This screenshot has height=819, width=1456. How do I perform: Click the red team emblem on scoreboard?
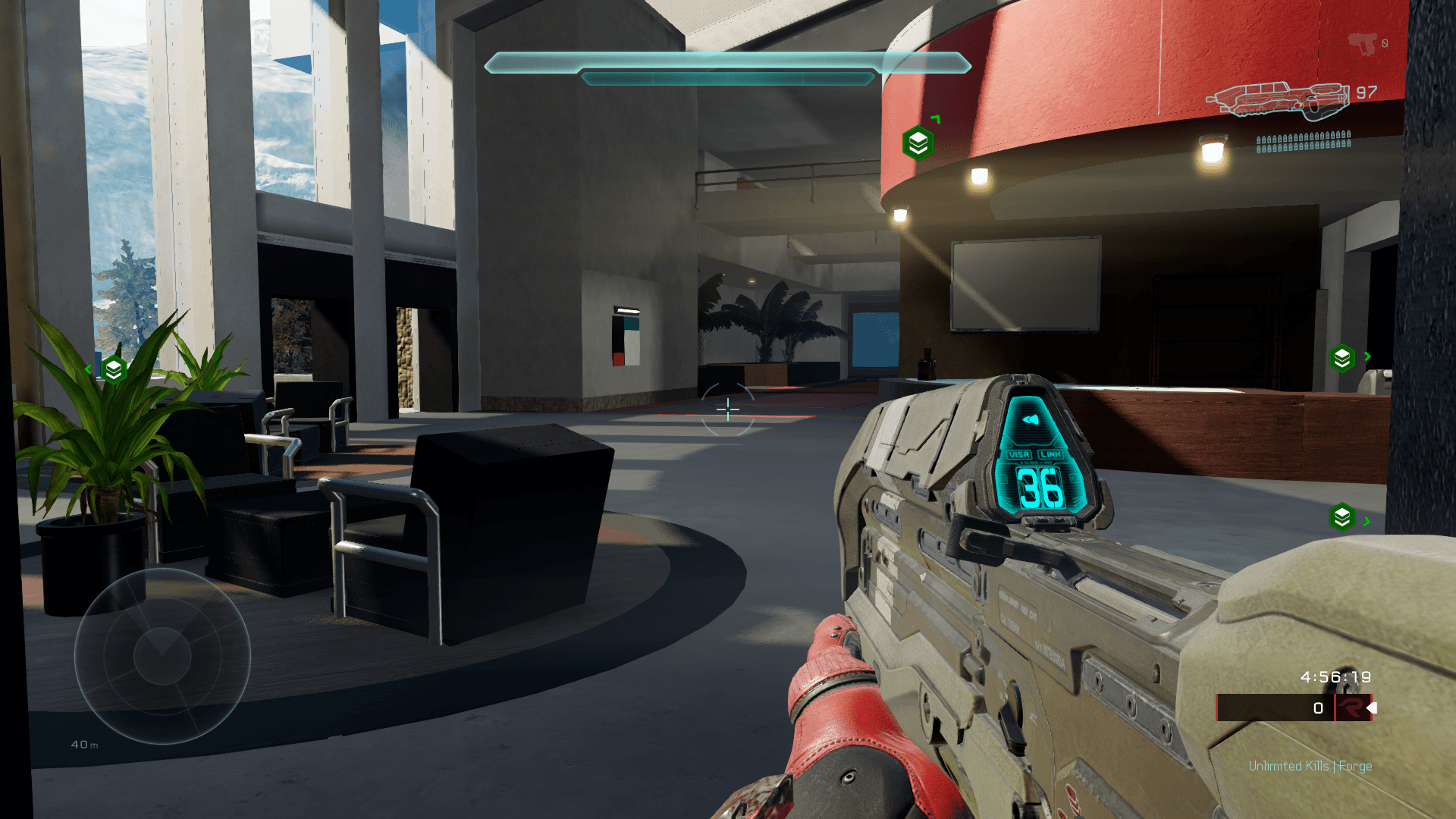(x=1351, y=708)
